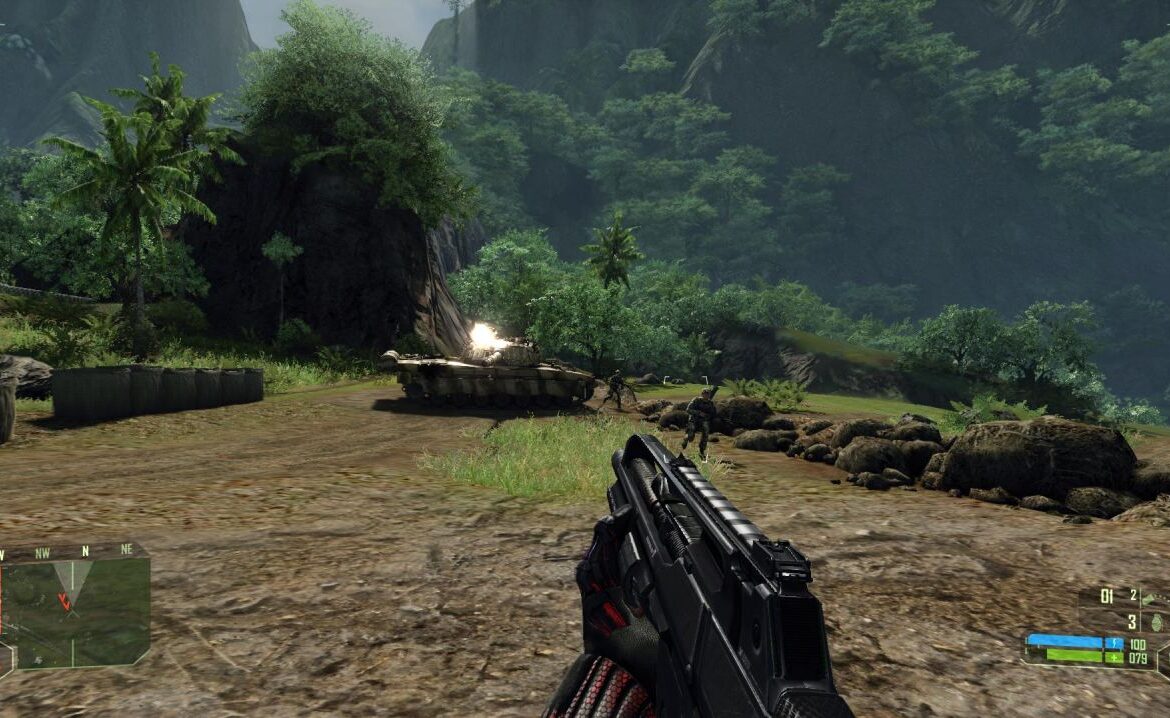1170x718 pixels.
Task: Select the red enemy marker on the minimap
Action: coord(64,601)
